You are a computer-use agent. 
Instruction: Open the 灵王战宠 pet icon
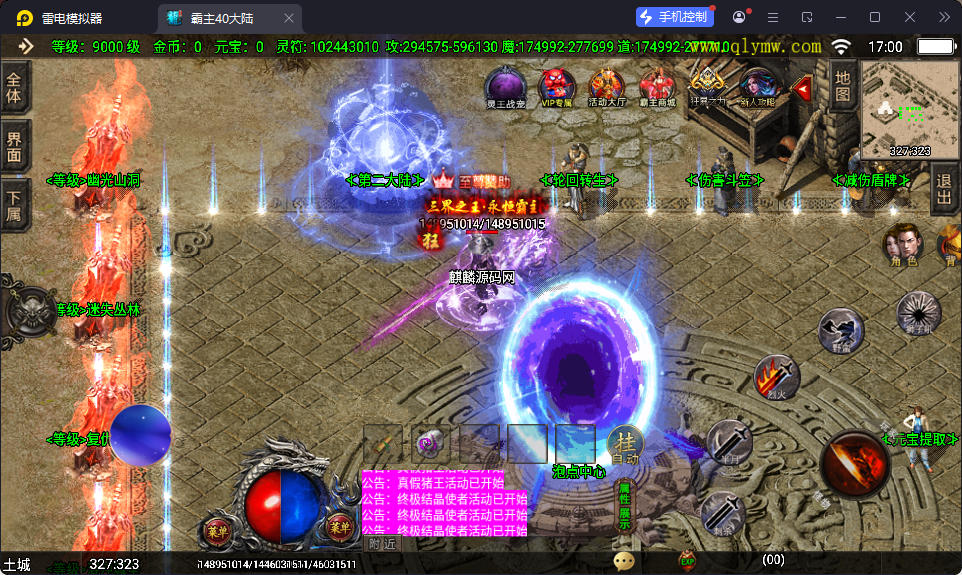pos(503,85)
